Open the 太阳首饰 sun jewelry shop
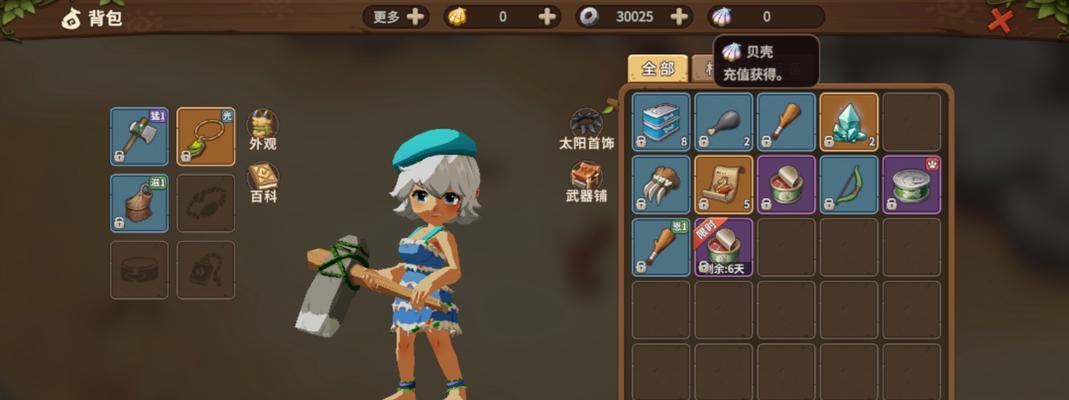 [585, 126]
